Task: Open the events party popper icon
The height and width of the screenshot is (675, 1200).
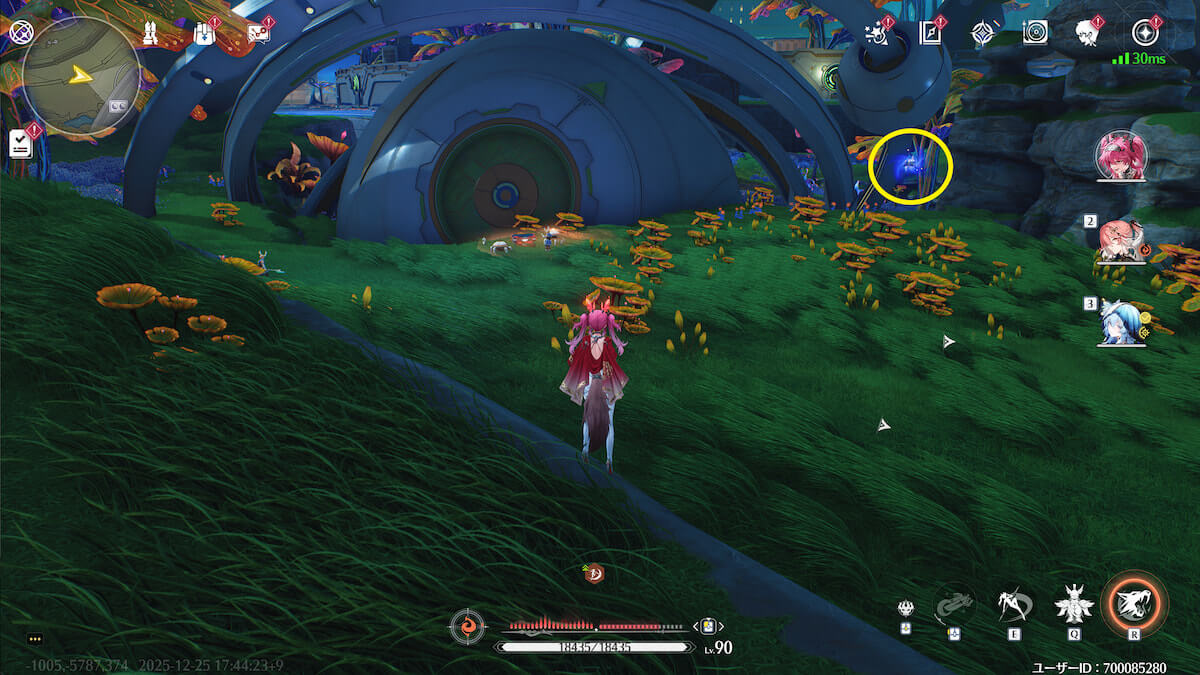Action: [x=877, y=33]
